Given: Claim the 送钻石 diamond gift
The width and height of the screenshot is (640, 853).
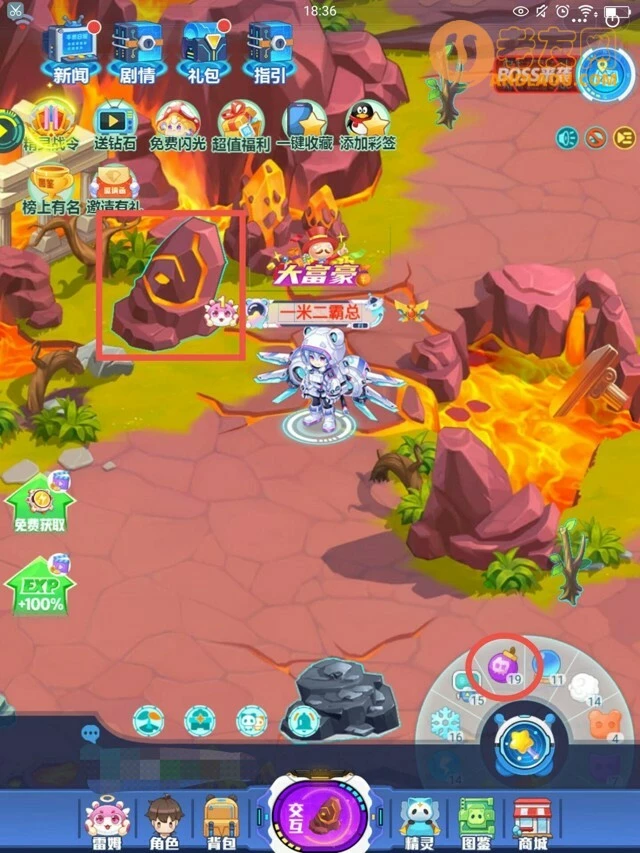Looking at the screenshot, I should [117, 125].
